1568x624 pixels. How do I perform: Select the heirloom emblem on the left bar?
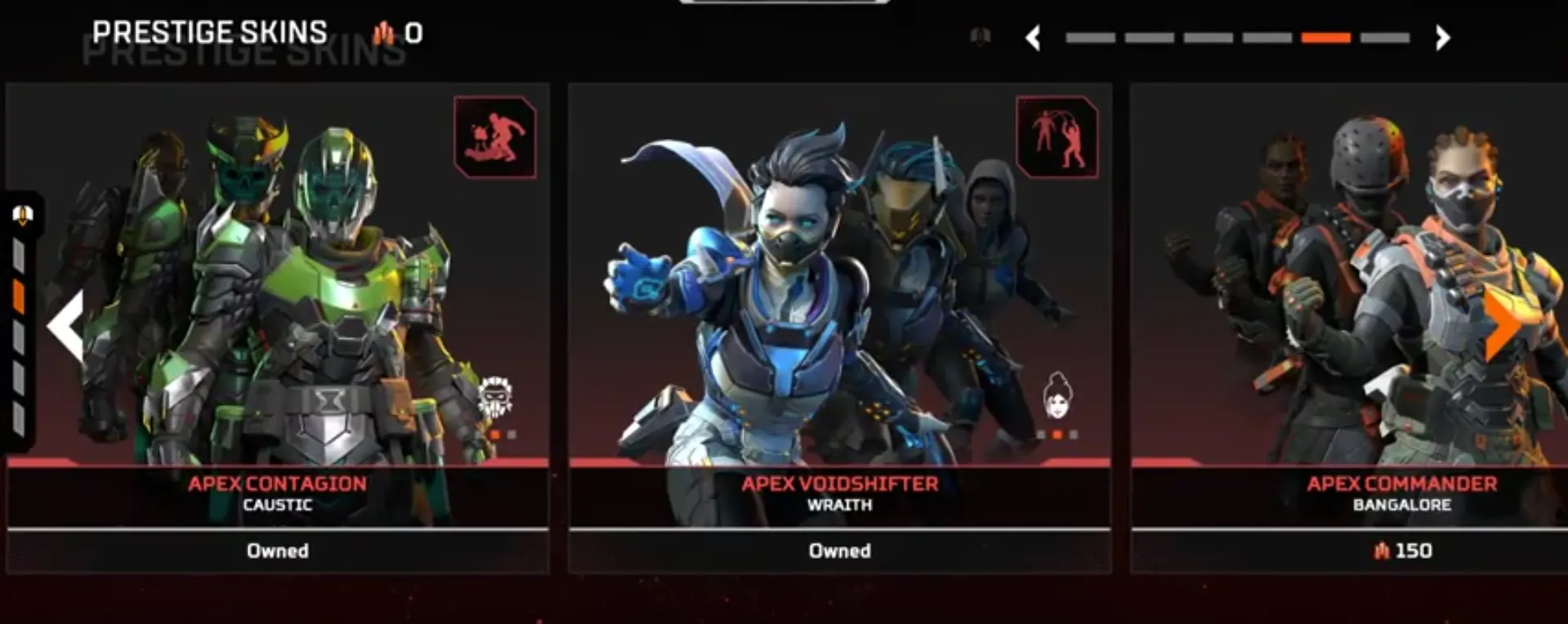coord(21,216)
